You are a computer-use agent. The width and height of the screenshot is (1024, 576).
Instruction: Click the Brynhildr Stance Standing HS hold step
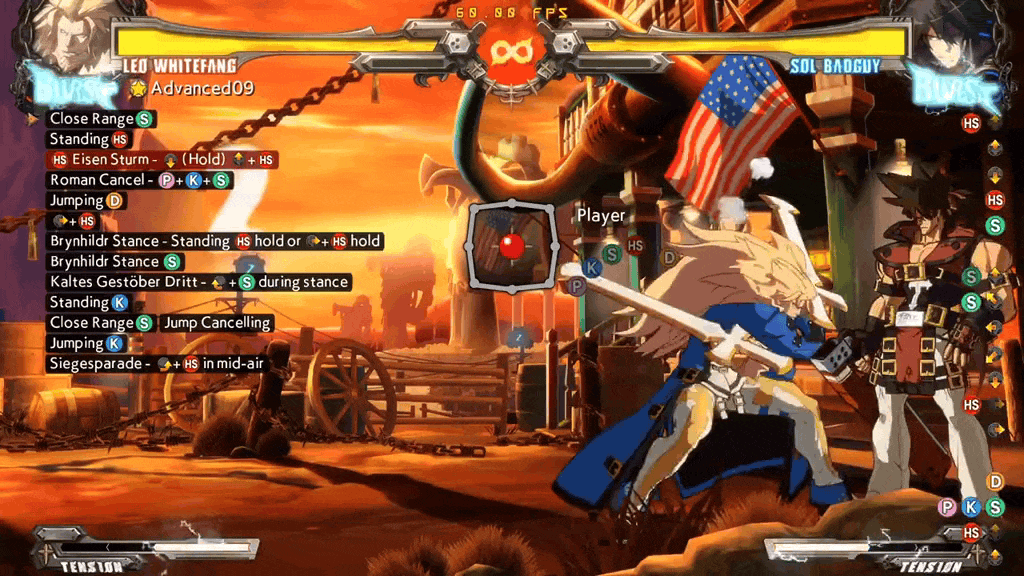pyautogui.click(x=216, y=241)
